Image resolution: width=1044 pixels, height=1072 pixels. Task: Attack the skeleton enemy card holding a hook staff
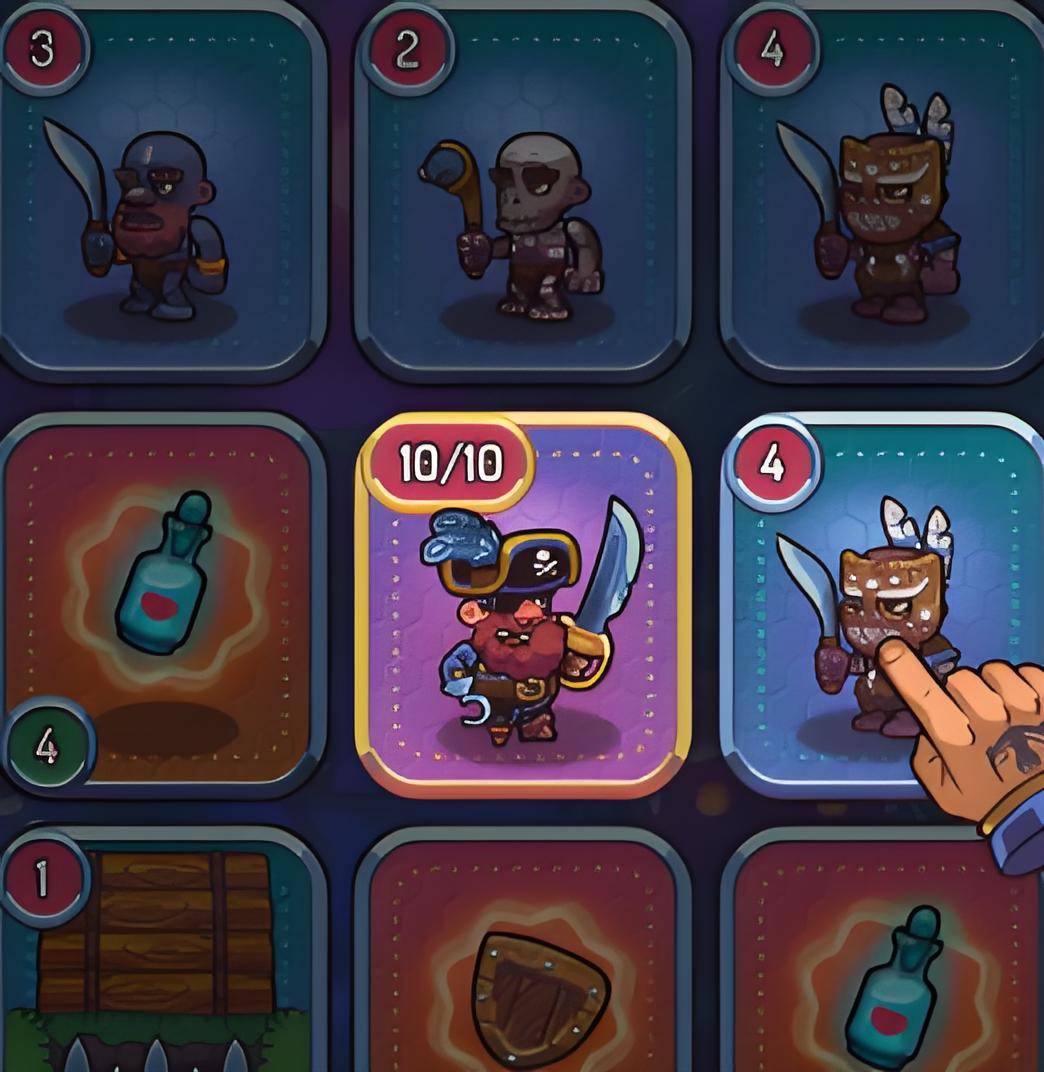[522, 195]
